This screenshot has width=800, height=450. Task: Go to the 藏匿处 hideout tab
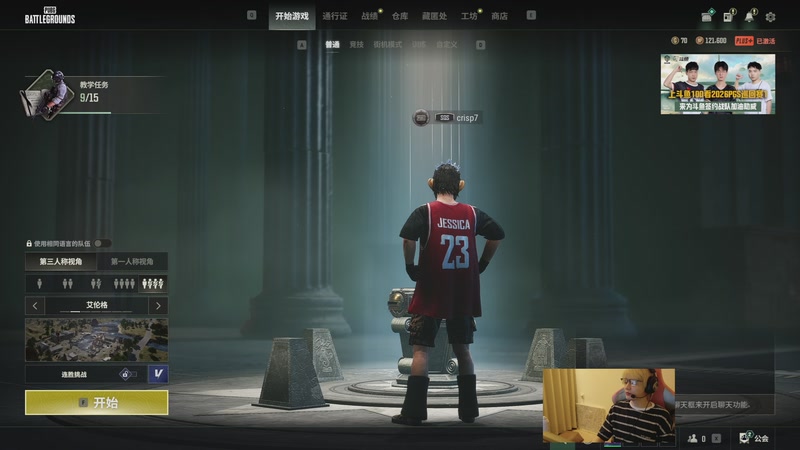click(435, 16)
